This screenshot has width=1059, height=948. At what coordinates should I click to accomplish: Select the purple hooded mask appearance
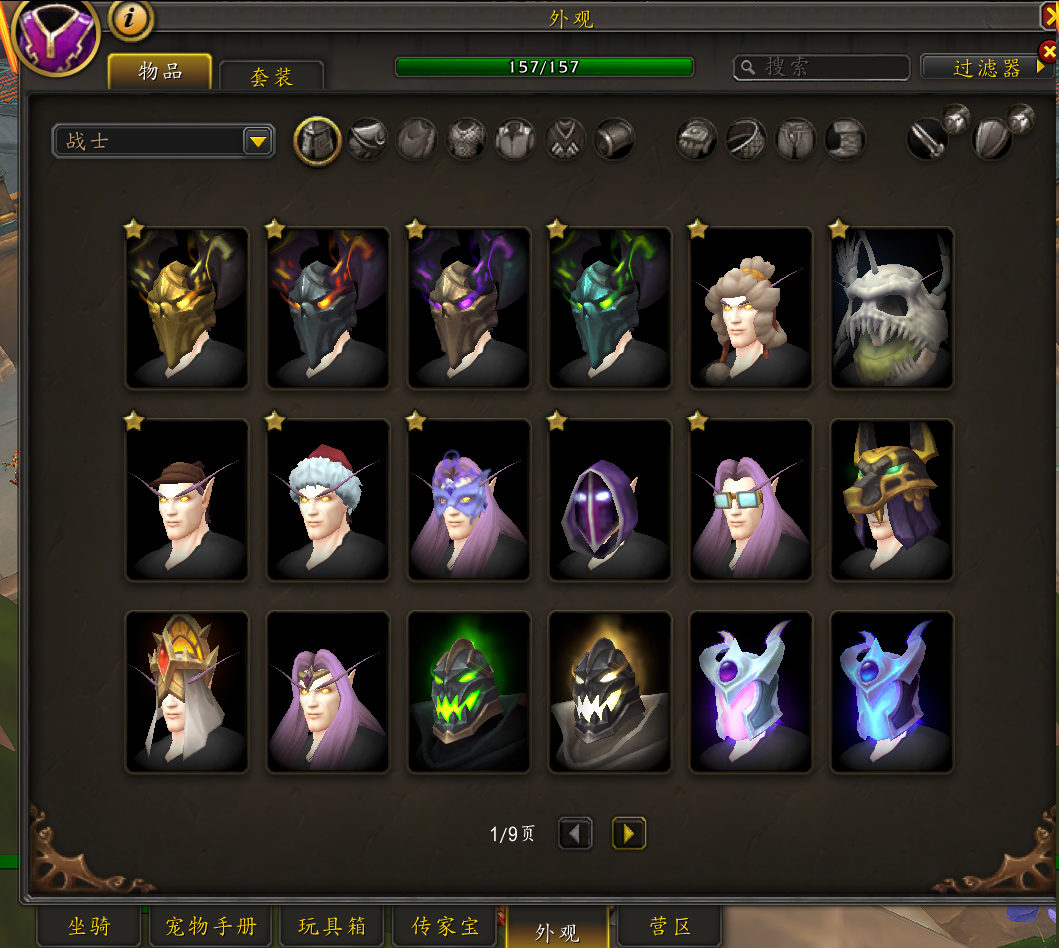coord(610,500)
